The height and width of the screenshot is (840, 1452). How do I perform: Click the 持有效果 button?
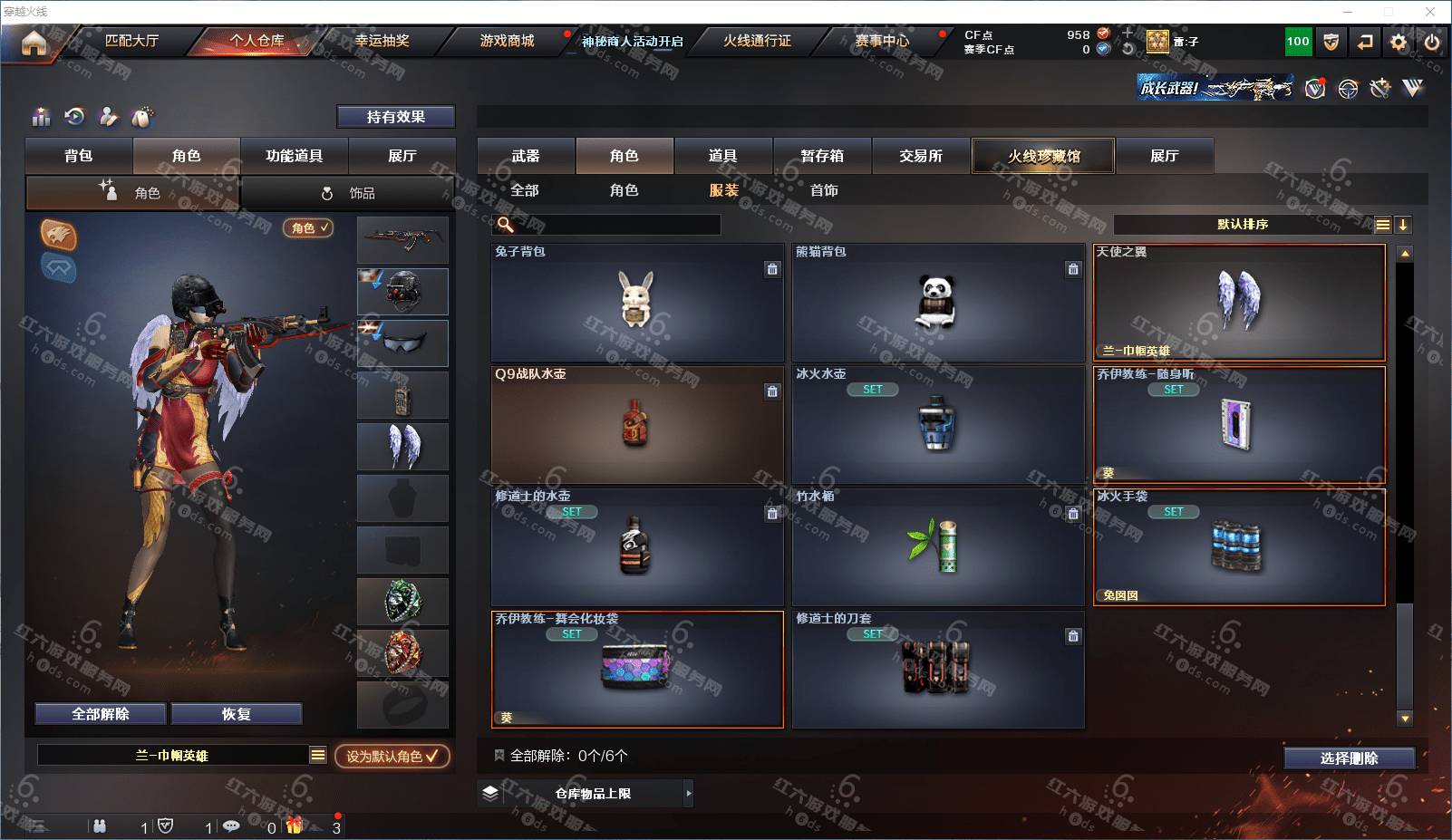(x=395, y=117)
